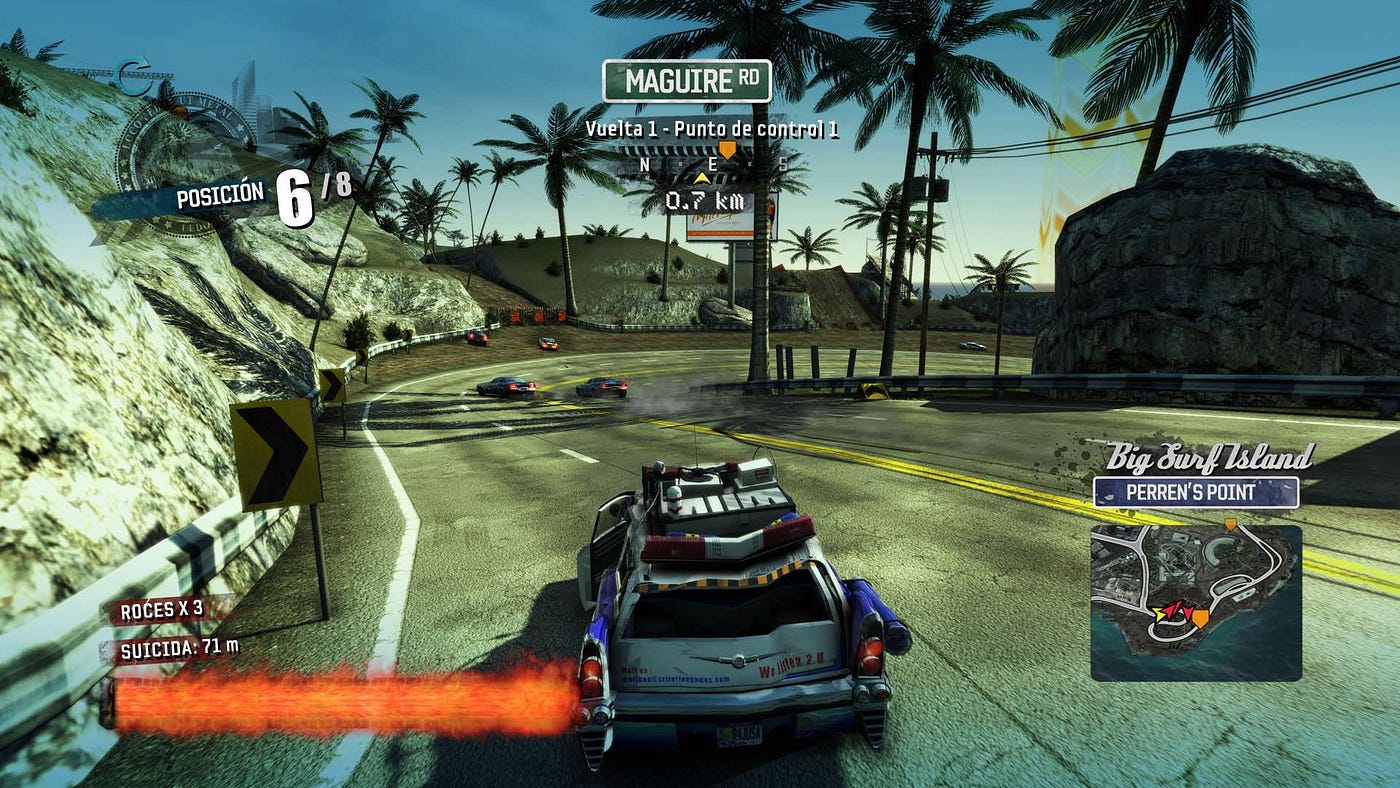The height and width of the screenshot is (788, 1400).
Task: Click the compass heading strip
Action: (715, 163)
